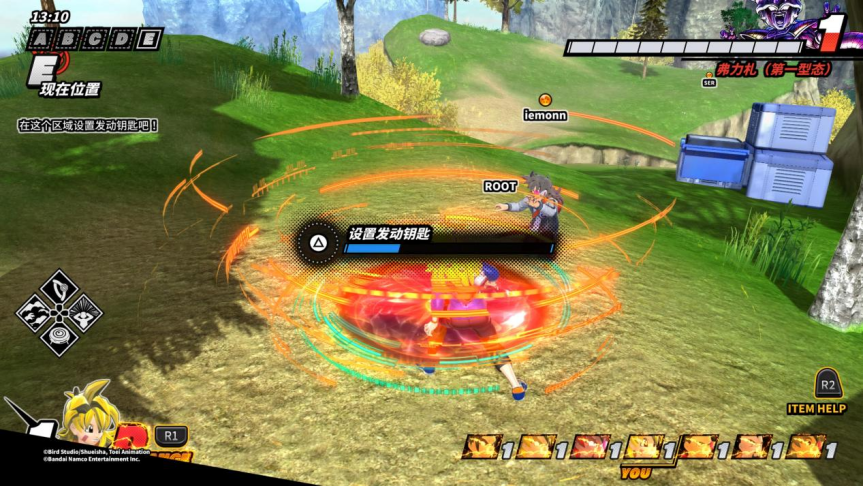Select highlighted area E in the zone tracker
The width and height of the screenshot is (863, 486).
click(148, 40)
